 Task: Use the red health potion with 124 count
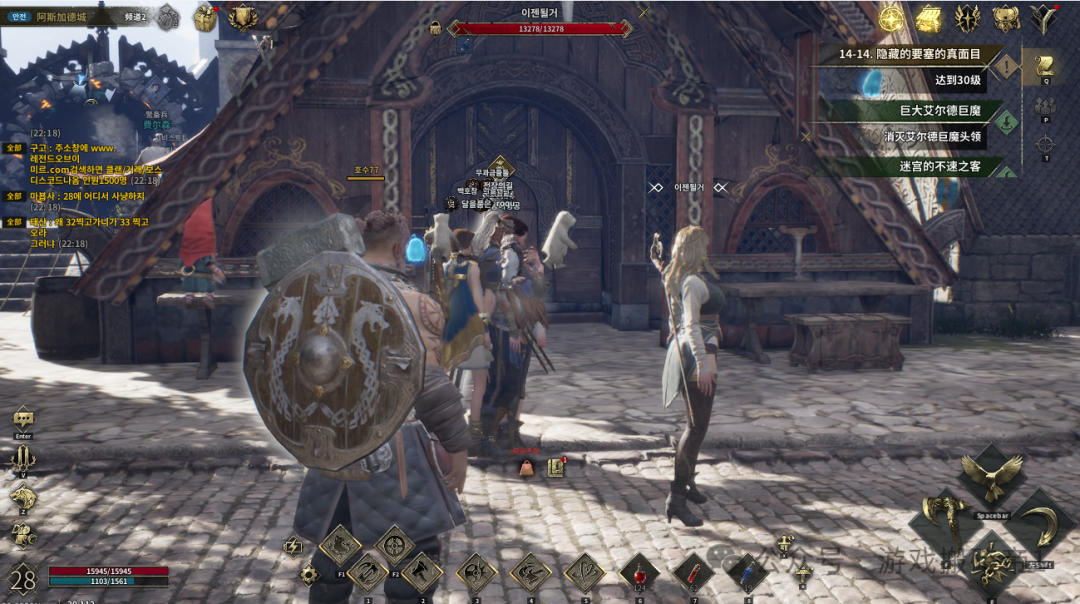(639, 575)
